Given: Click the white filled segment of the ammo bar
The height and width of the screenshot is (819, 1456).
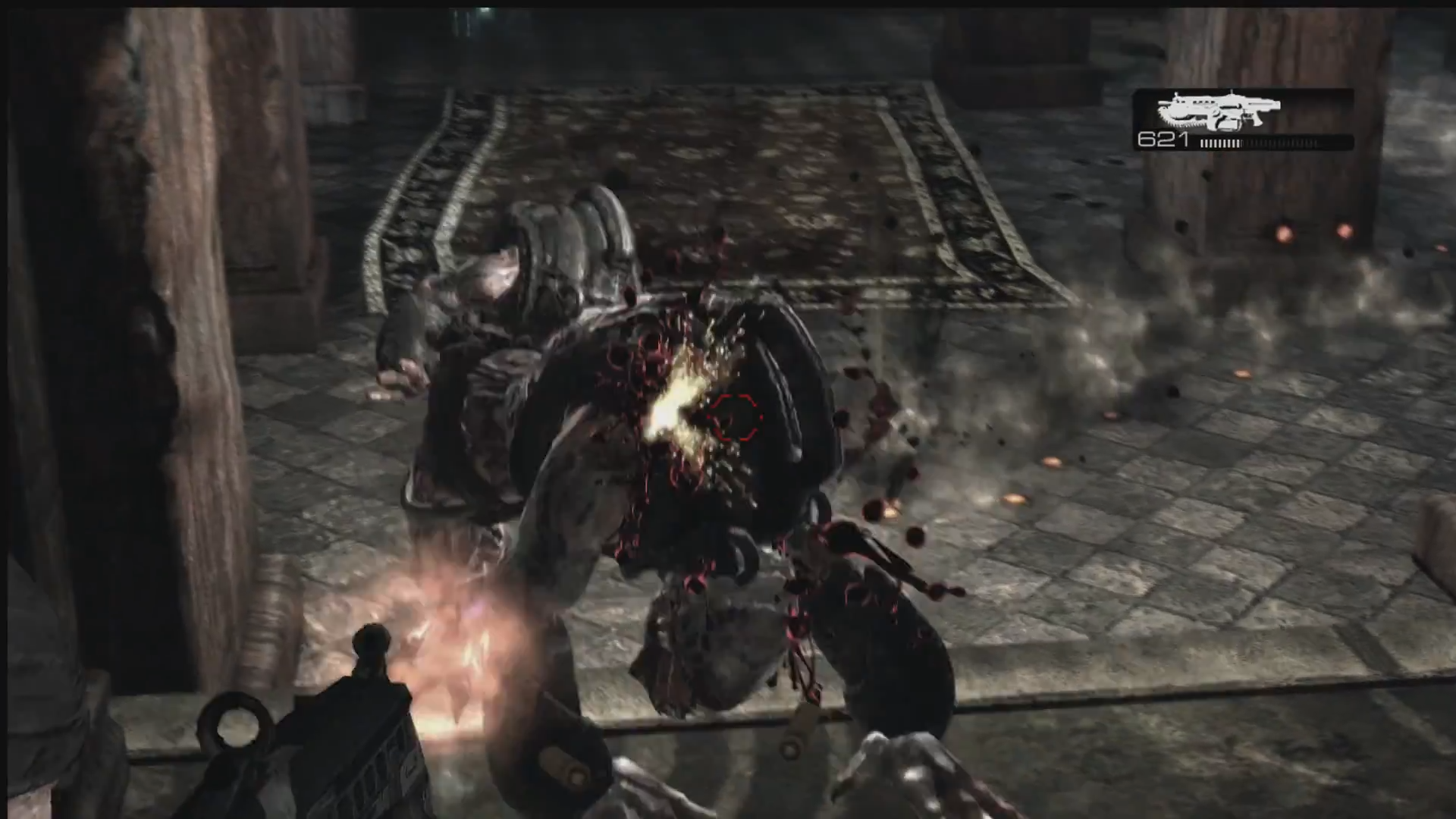Looking at the screenshot, I should pyautogui.click(x=1221, y=143).
